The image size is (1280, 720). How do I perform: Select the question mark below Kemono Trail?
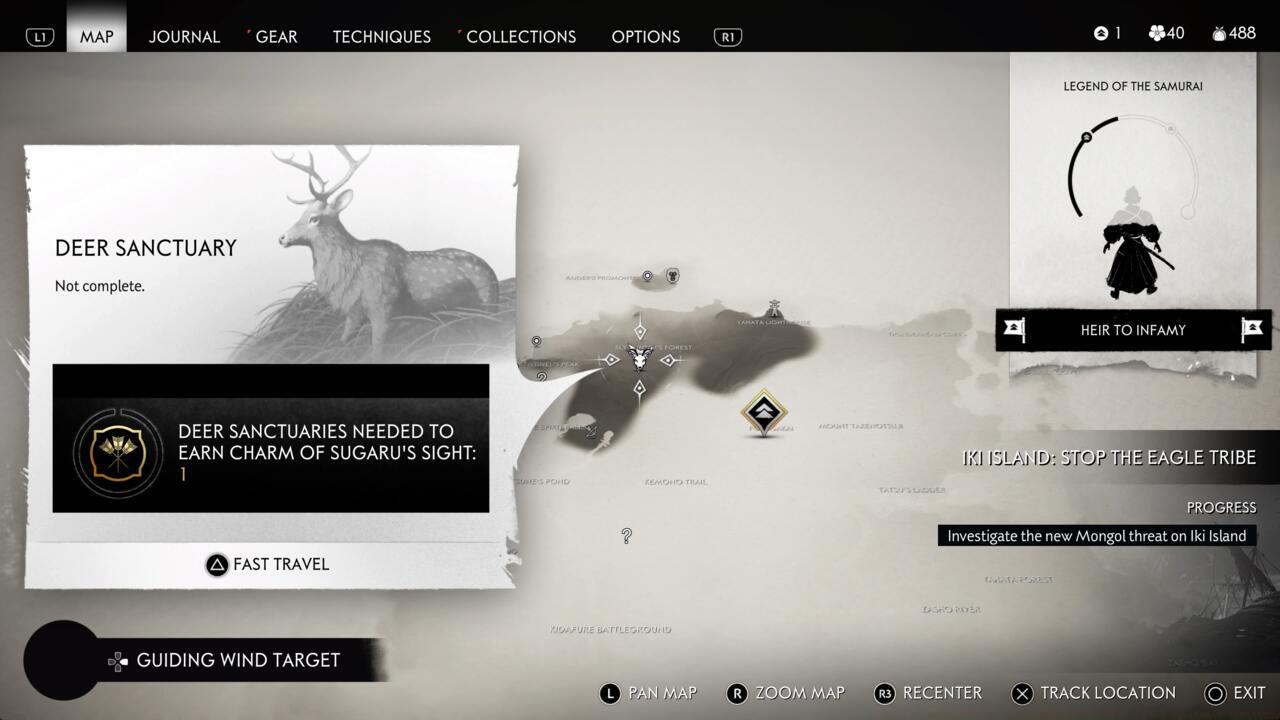626,536
